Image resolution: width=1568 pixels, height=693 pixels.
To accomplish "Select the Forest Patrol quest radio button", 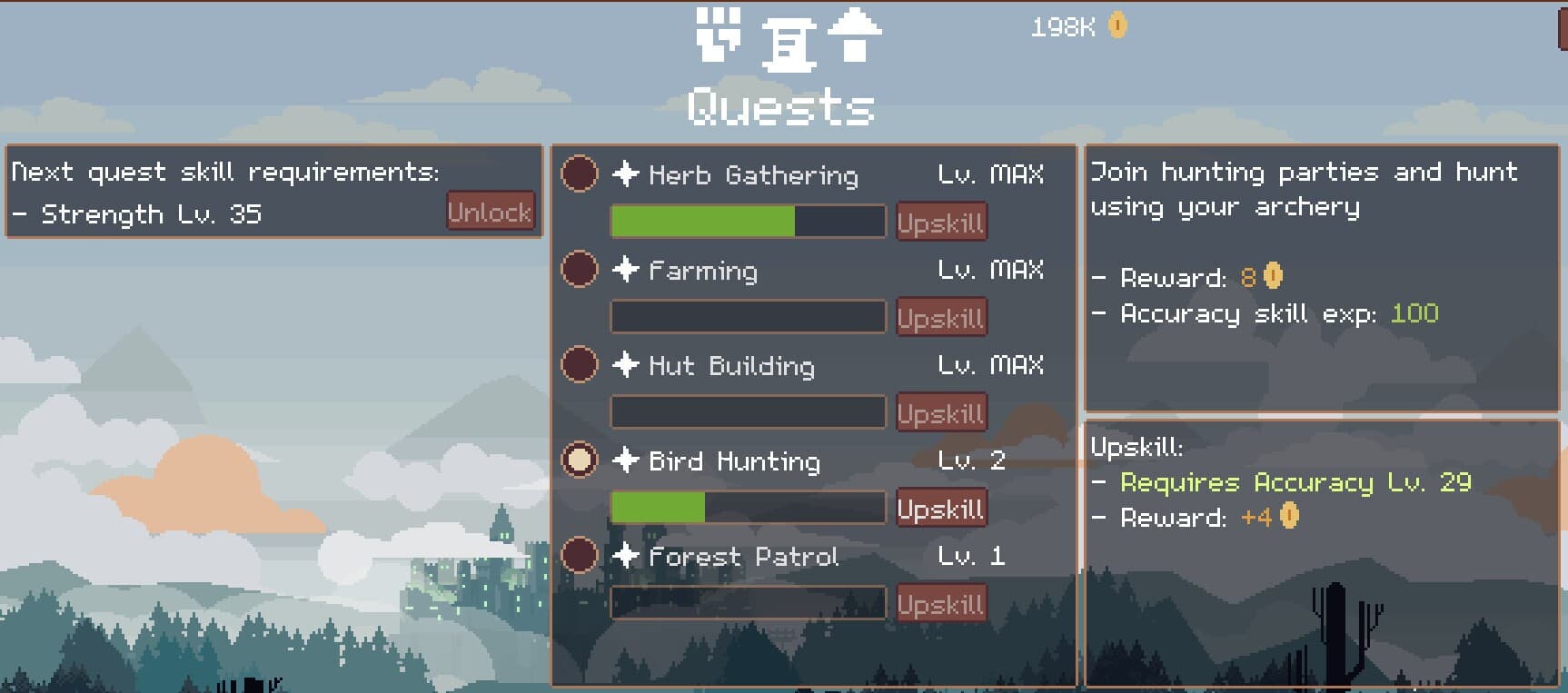I will click(580, 555).
